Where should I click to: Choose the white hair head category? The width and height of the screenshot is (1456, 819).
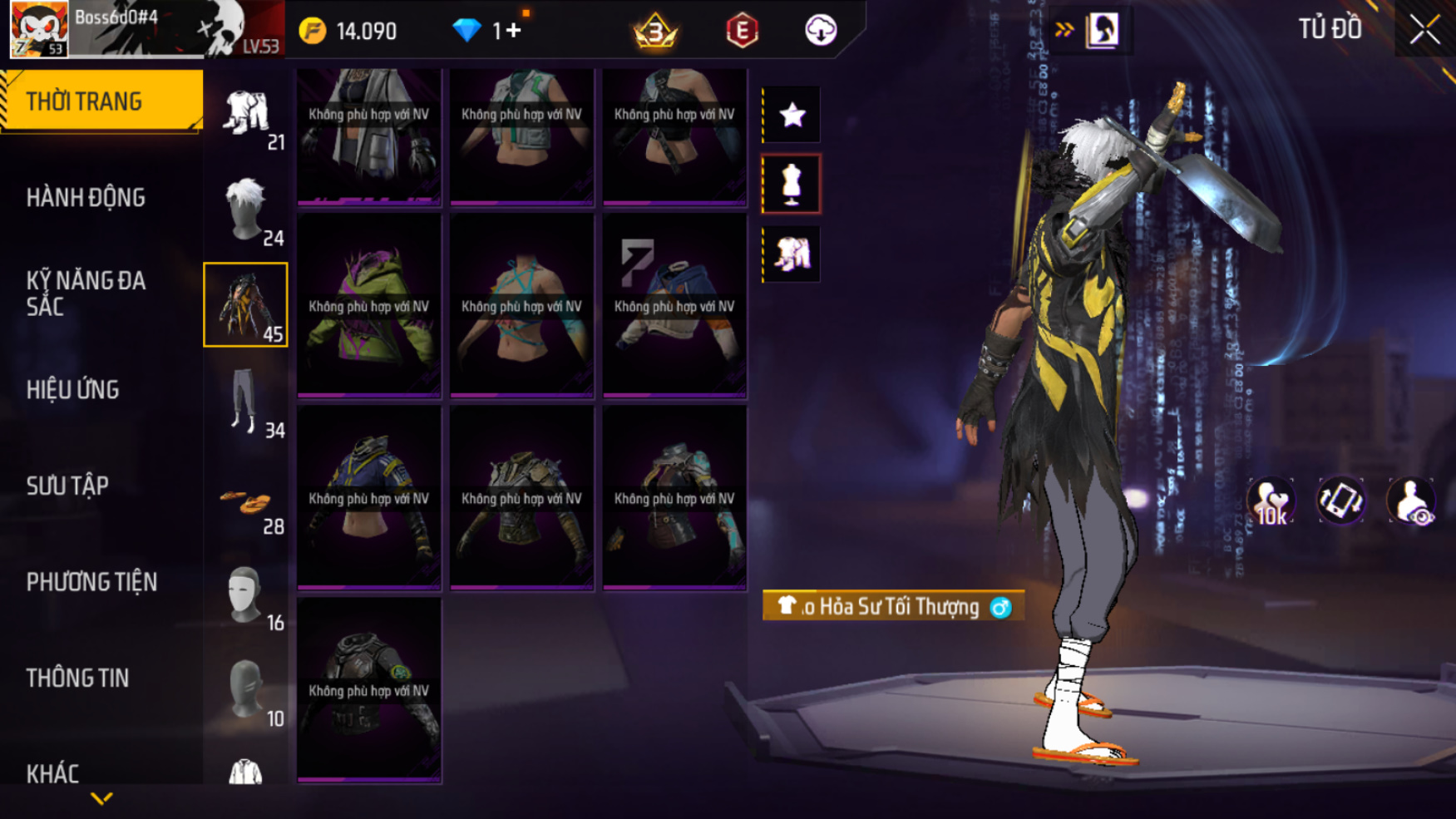(x=246, y=210)
